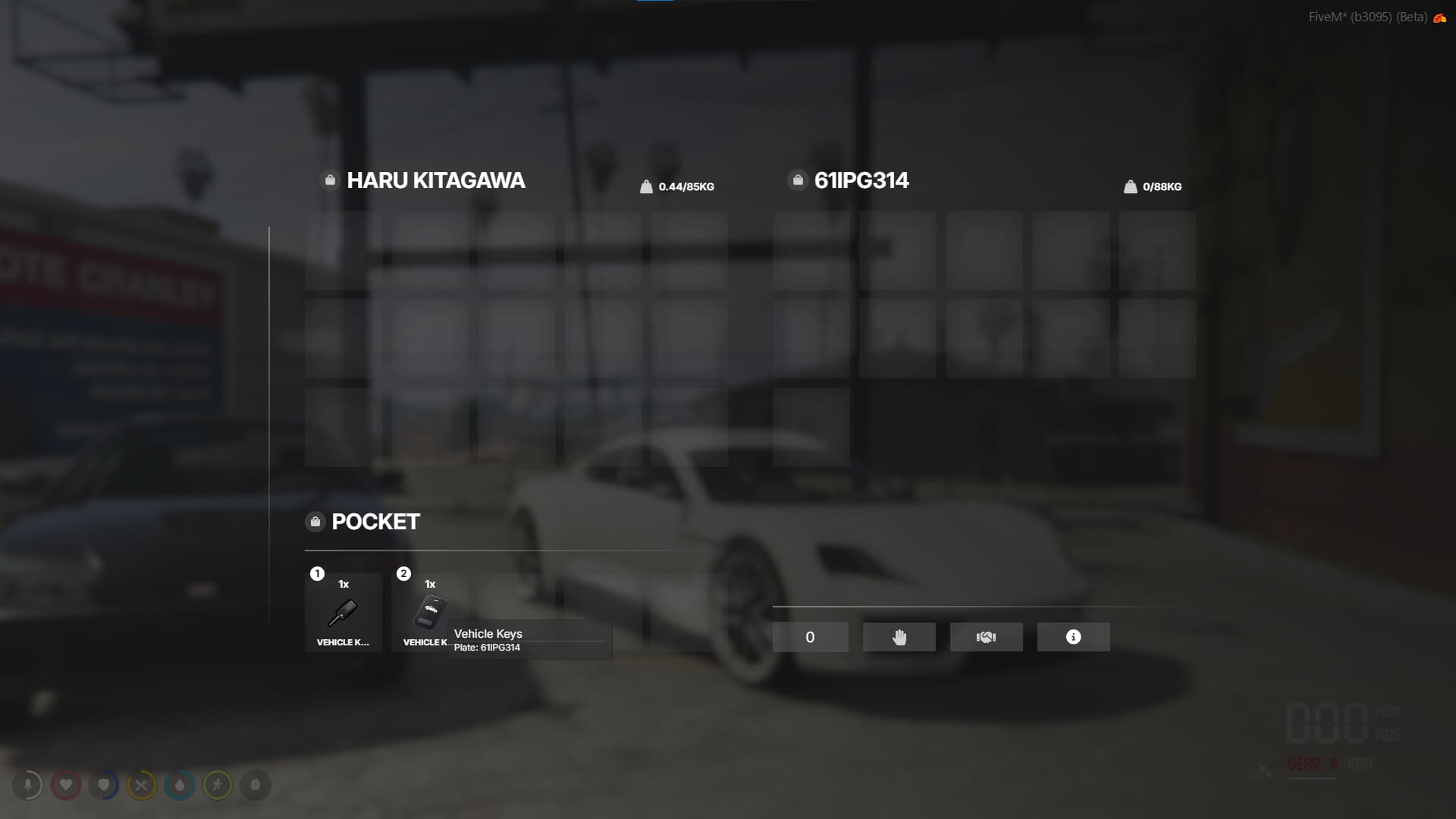Click the FiveM logo top right
Viewport: 1456px width, 819px height.
coord(1439,16)
